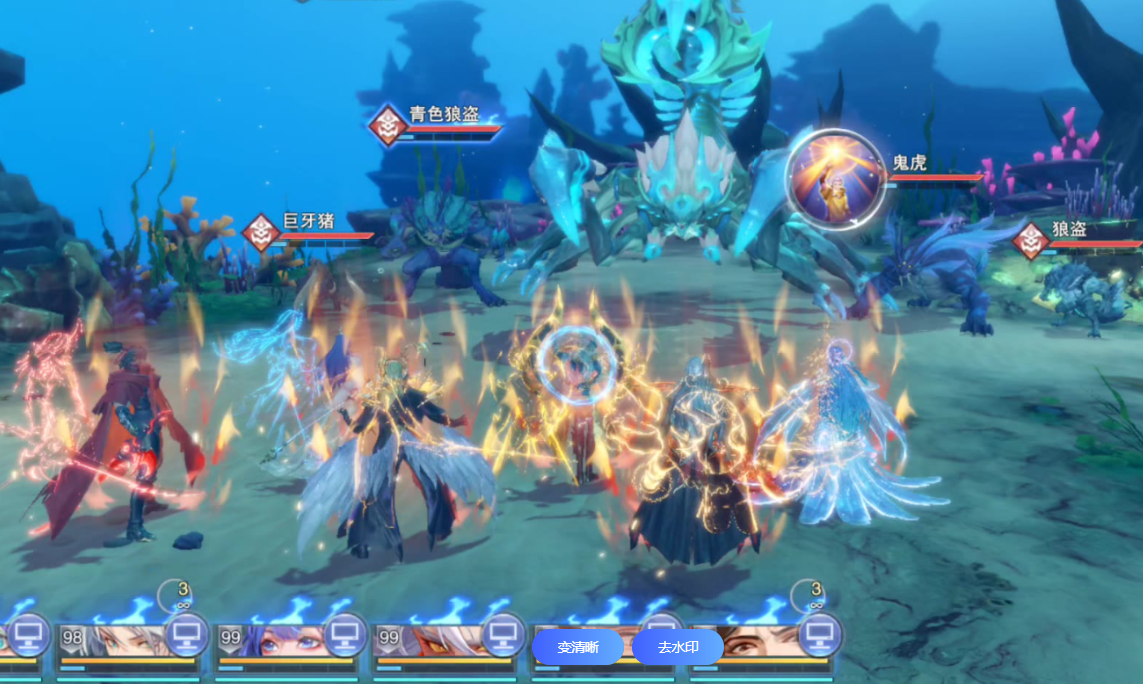Click the 去水印 overlay button
The height and width of the screenshot is (684, 1143).
[x=677, y=647]
